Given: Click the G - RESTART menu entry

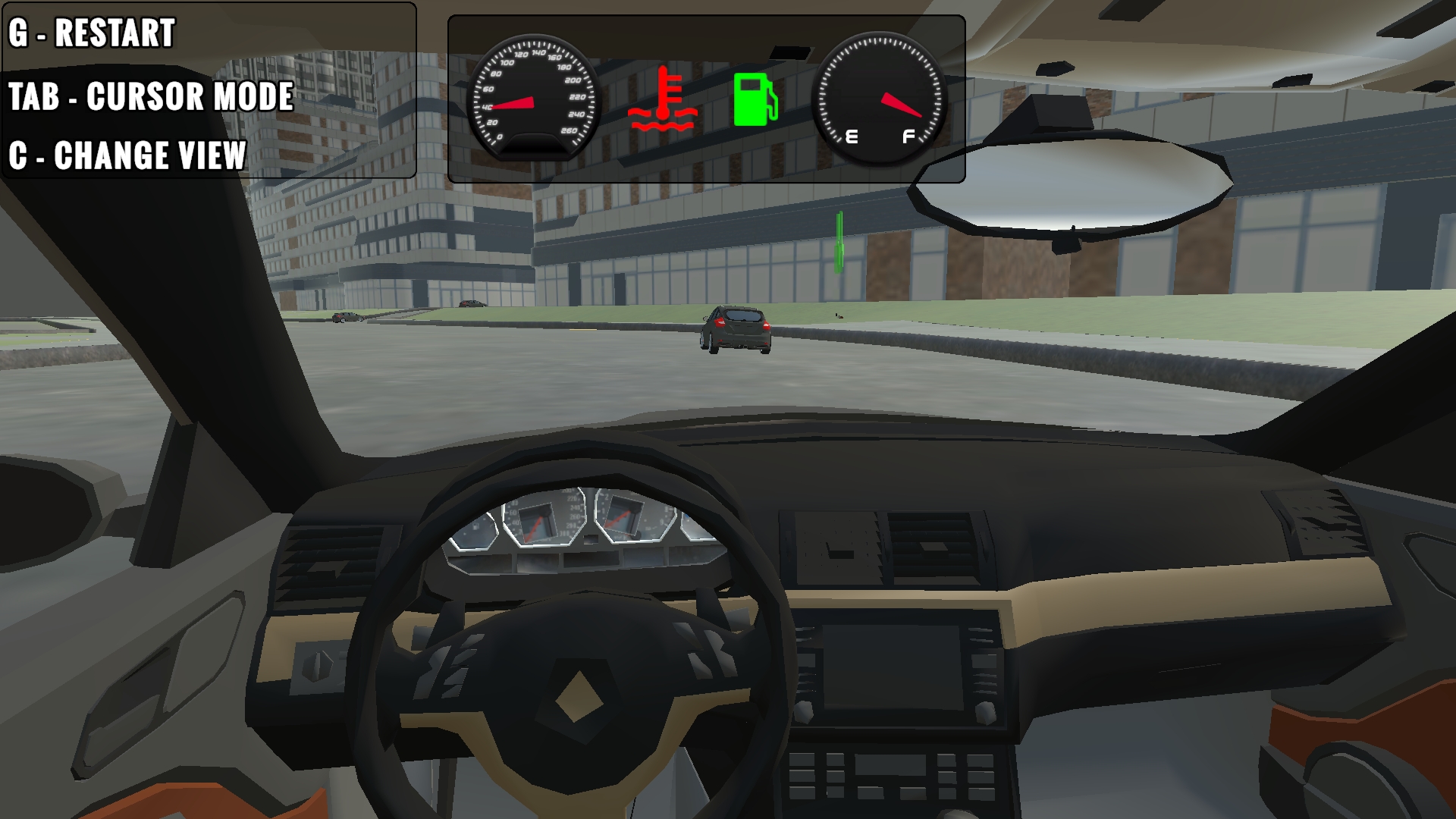Looking at the screenshot, I should [91, 34].
